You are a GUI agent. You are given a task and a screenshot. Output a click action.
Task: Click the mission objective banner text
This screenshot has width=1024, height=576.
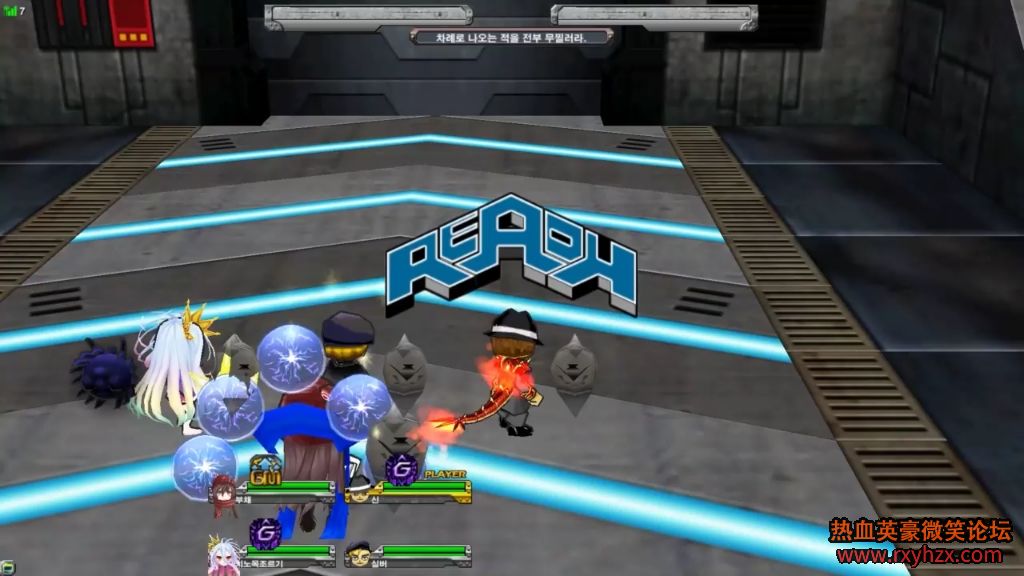pyautogui.click(x=509, y=37)
